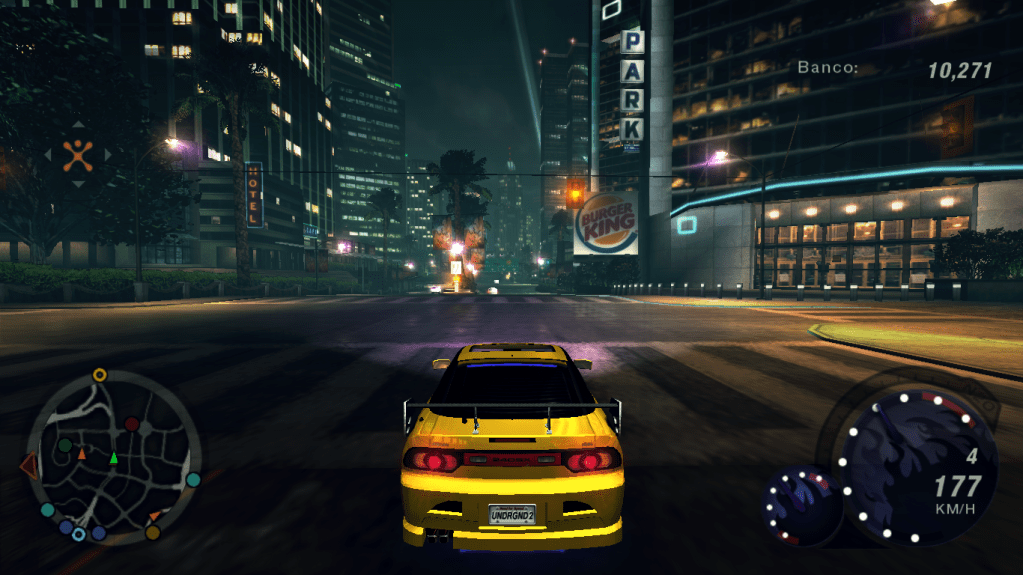
Task: Choose the dark green circle minimap marker
Action: (65, 444)
